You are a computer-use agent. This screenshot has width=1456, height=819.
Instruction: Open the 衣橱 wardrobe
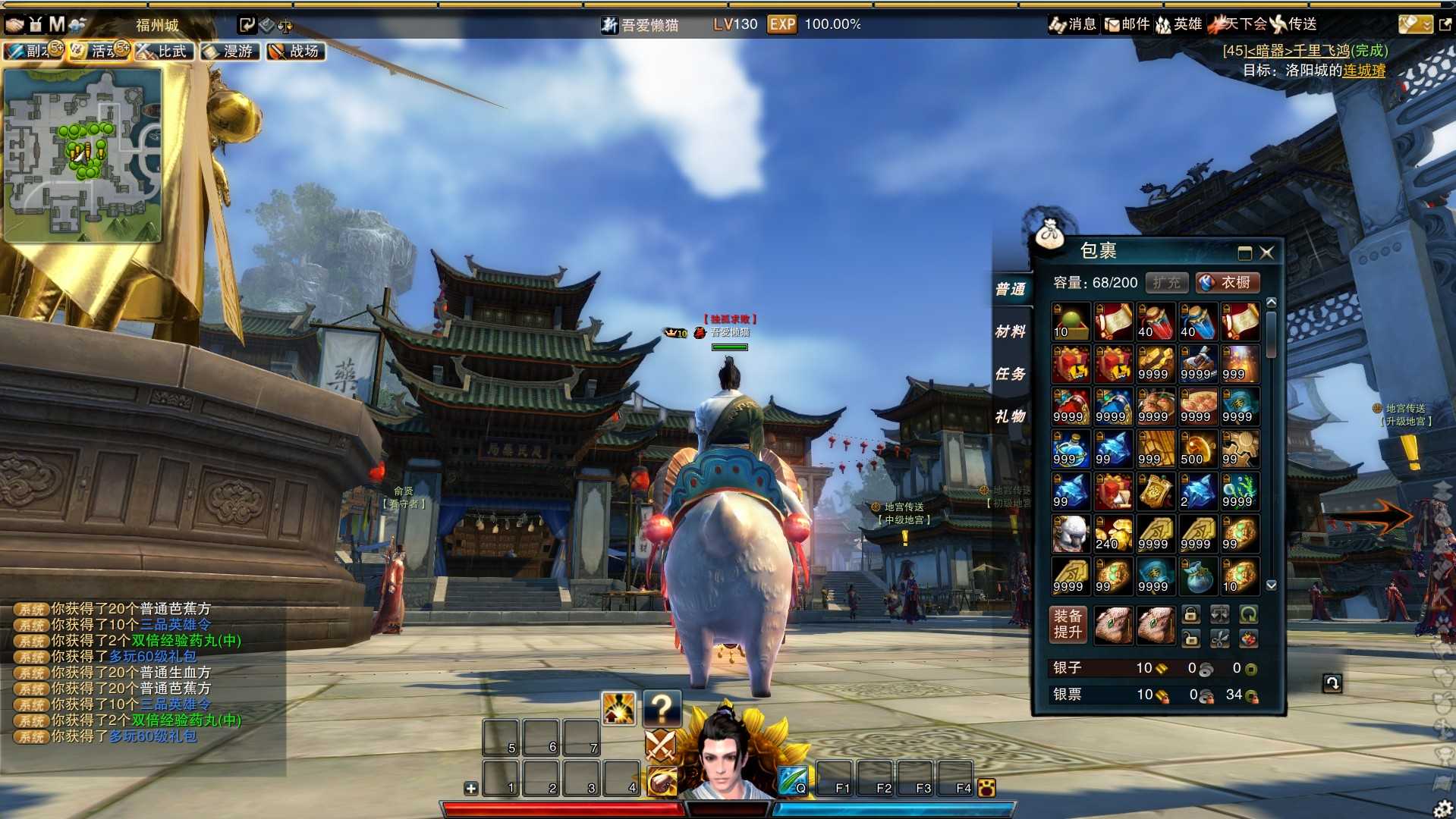click(x=1227, y=283)
